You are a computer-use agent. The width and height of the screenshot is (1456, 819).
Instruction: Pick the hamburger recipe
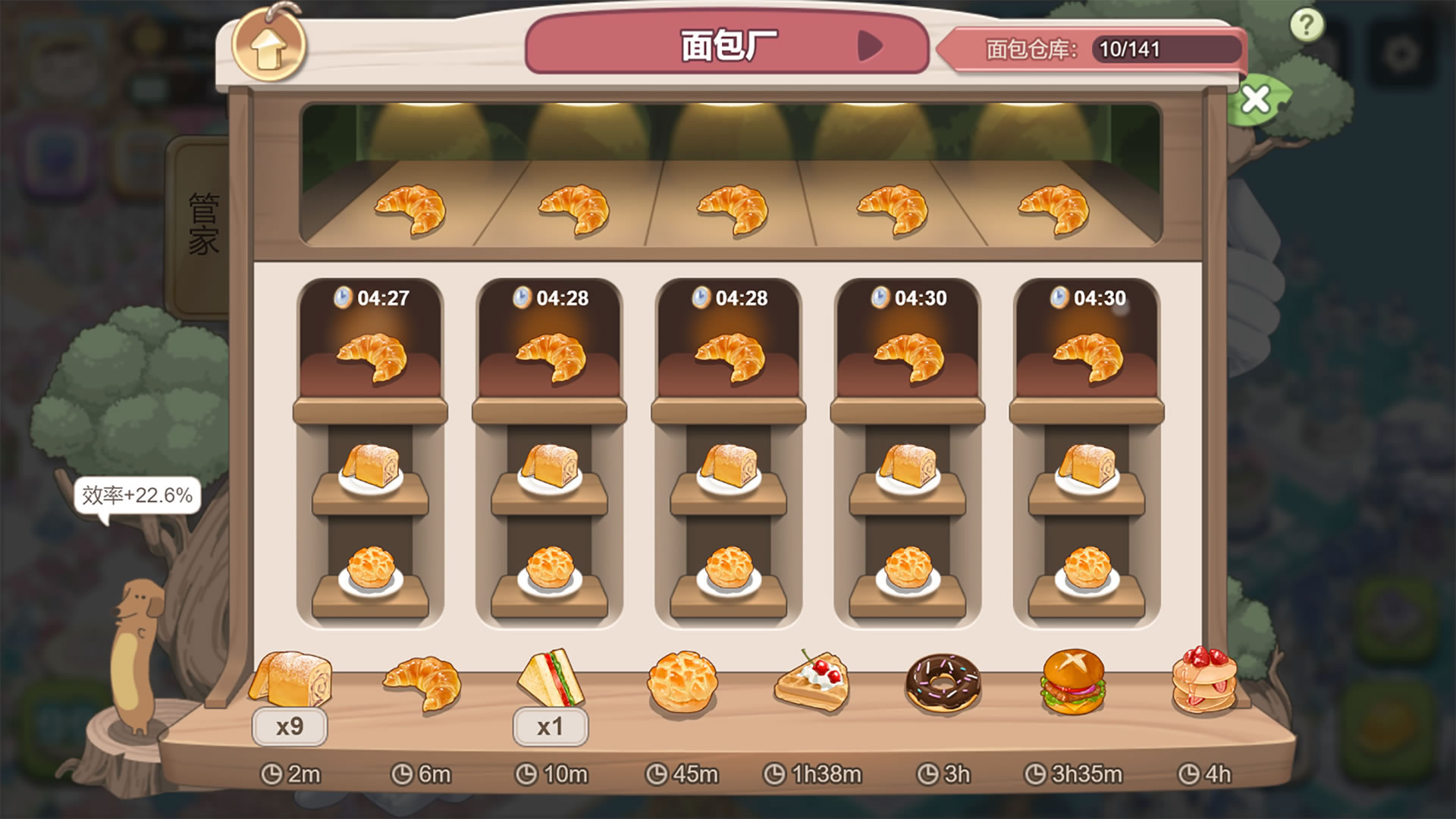coord(1073,682)
